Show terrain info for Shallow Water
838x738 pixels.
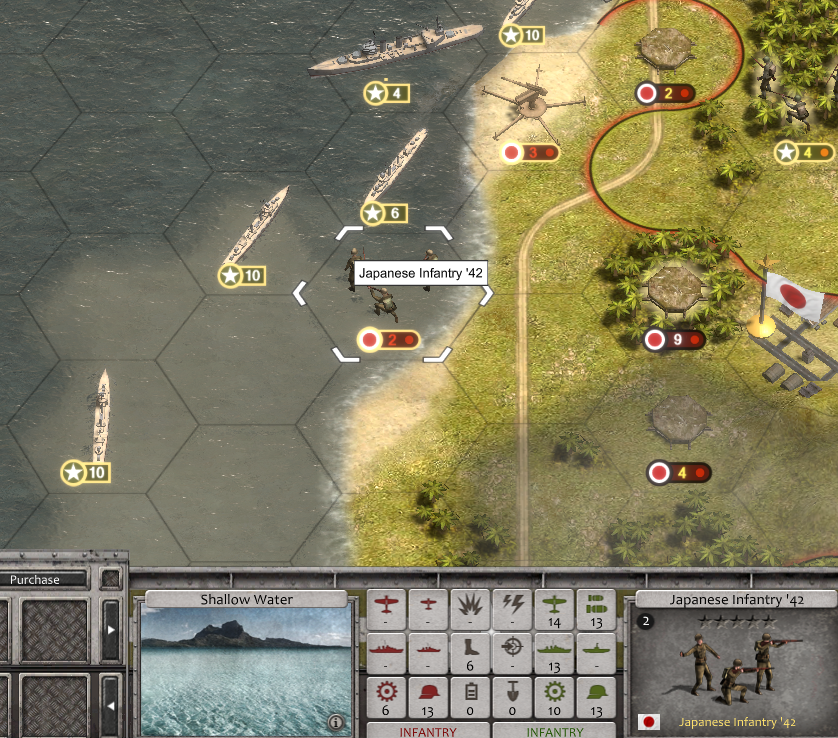[x=335, y=721]
